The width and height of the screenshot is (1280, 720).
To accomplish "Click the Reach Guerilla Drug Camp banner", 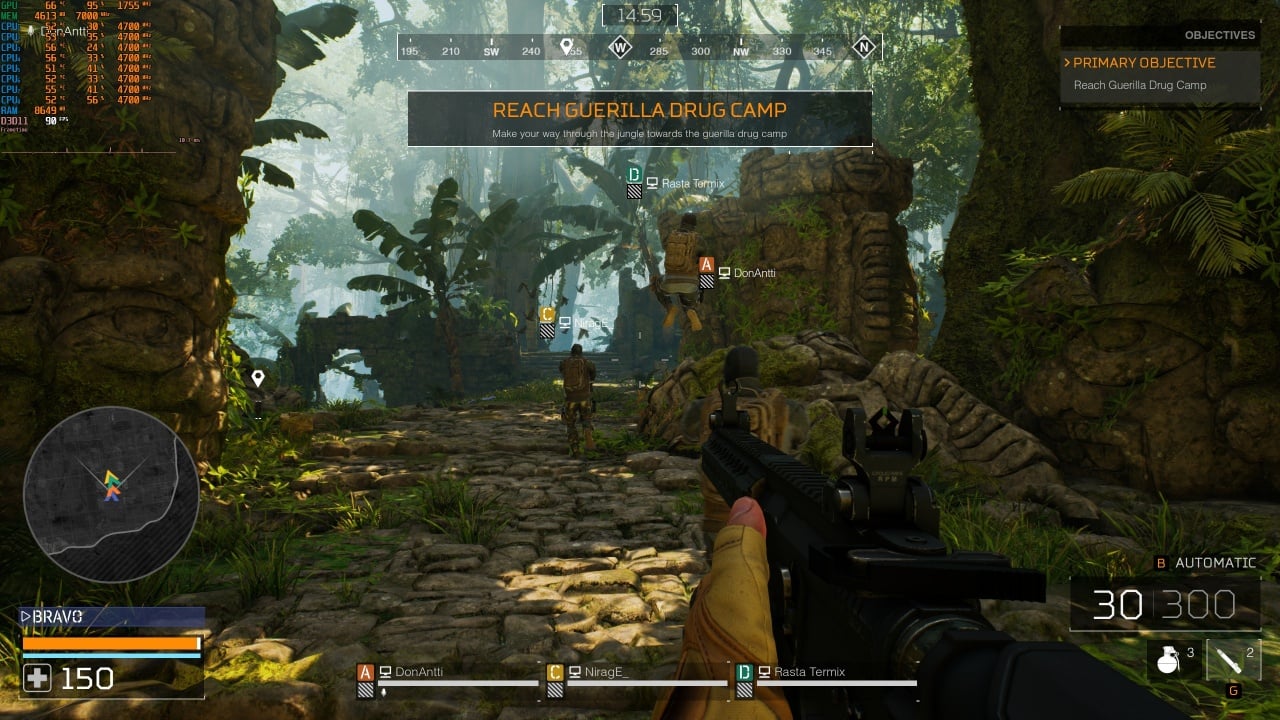I will (639, 118).
